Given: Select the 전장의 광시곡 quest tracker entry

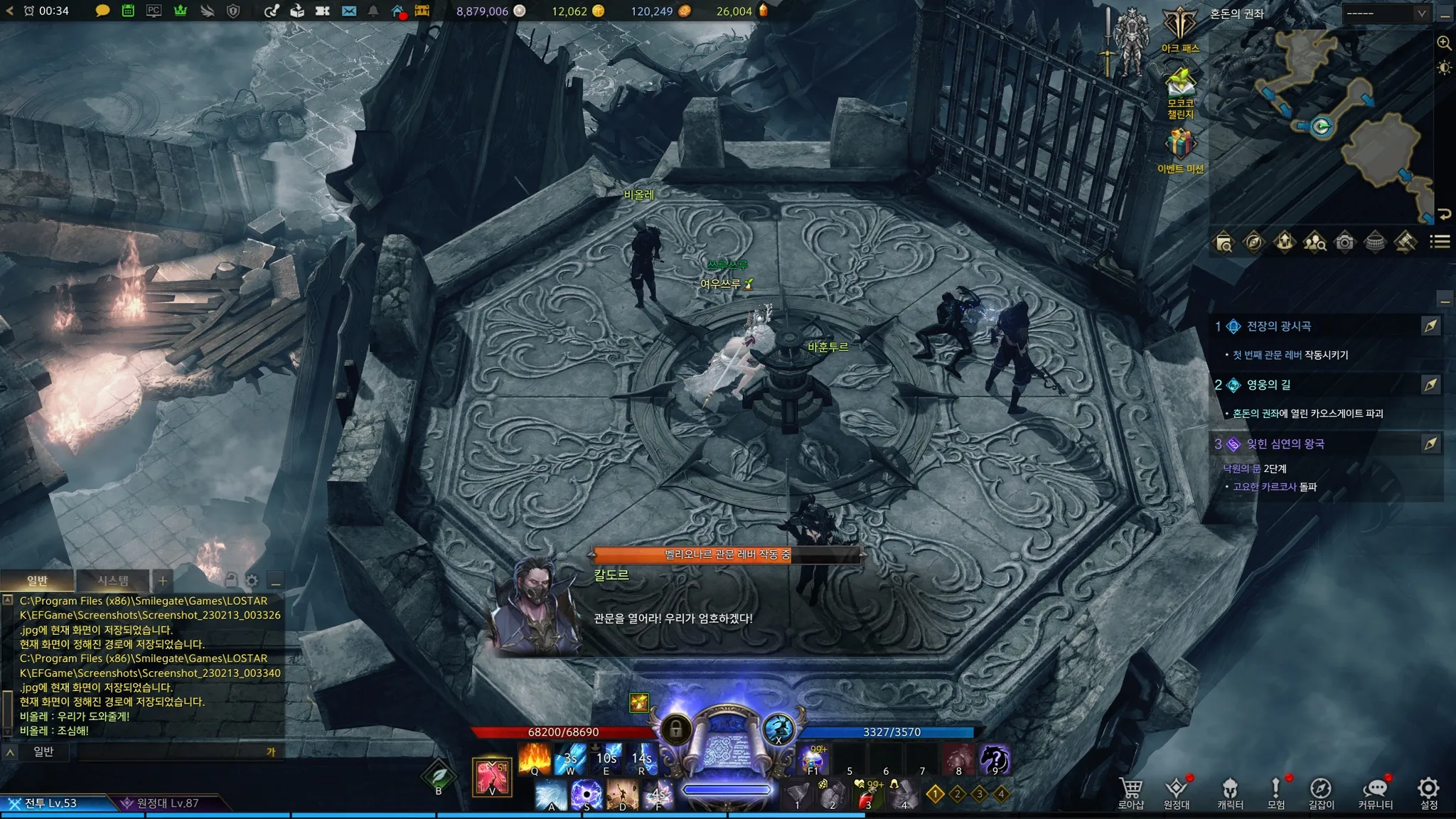Looking at the screenshot, I should coord(1279,326).
